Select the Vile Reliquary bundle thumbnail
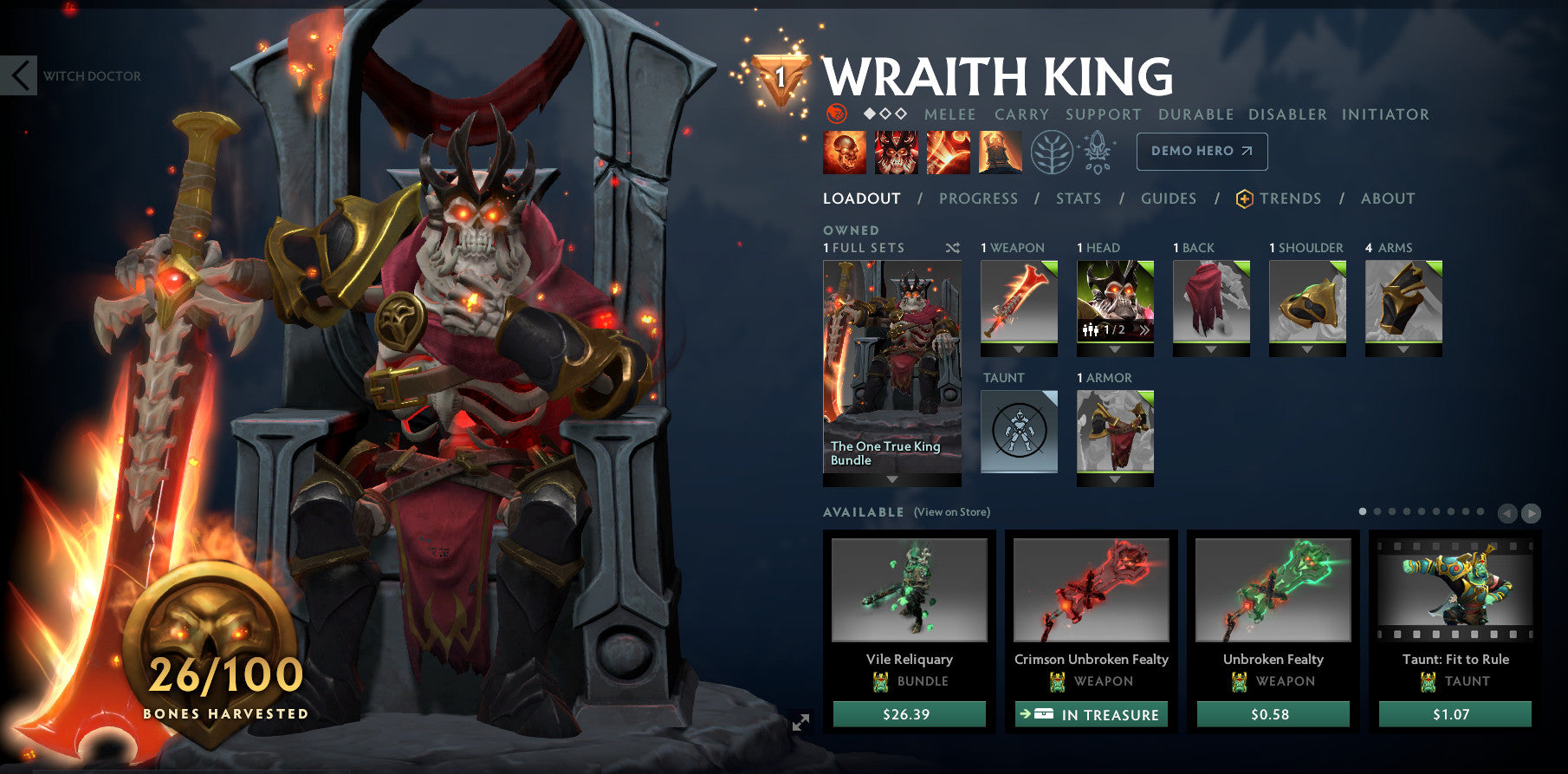 [910, 590]
